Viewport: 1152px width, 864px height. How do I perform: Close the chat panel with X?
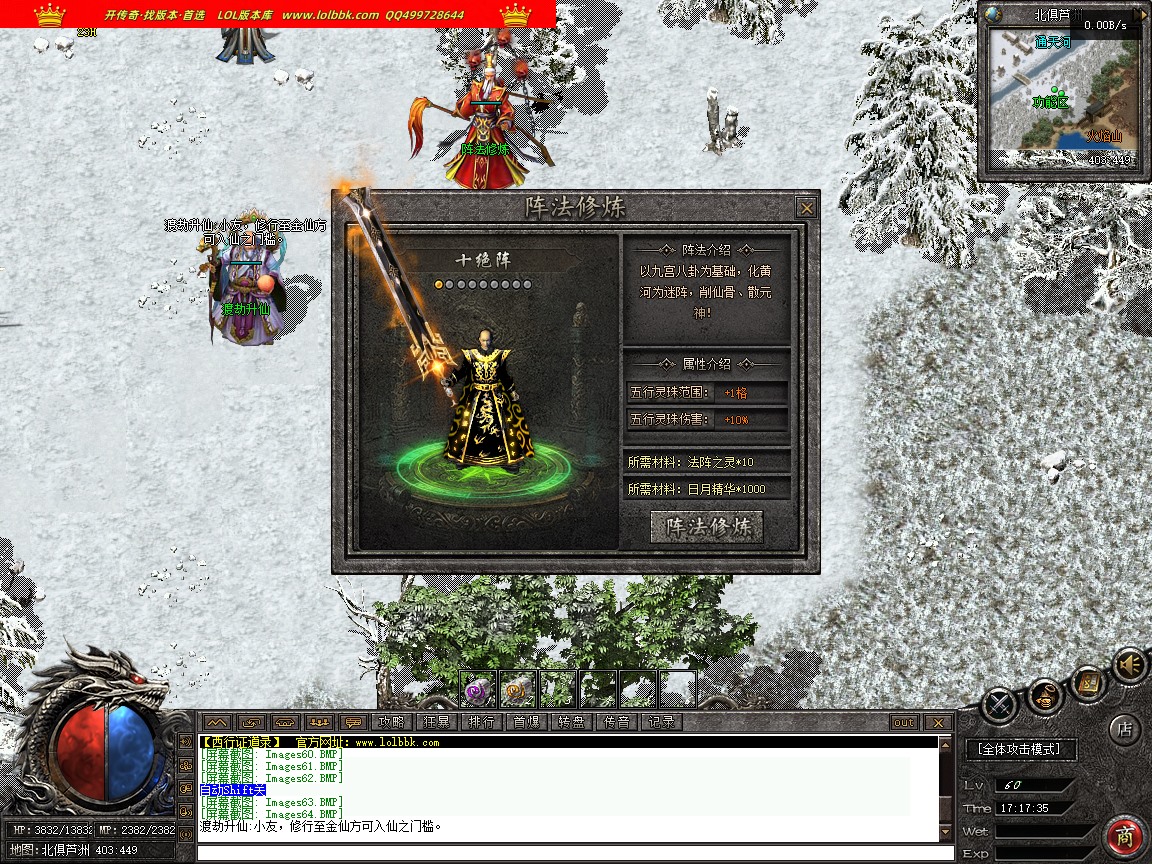pyautogui.click(x=937, y=722)
